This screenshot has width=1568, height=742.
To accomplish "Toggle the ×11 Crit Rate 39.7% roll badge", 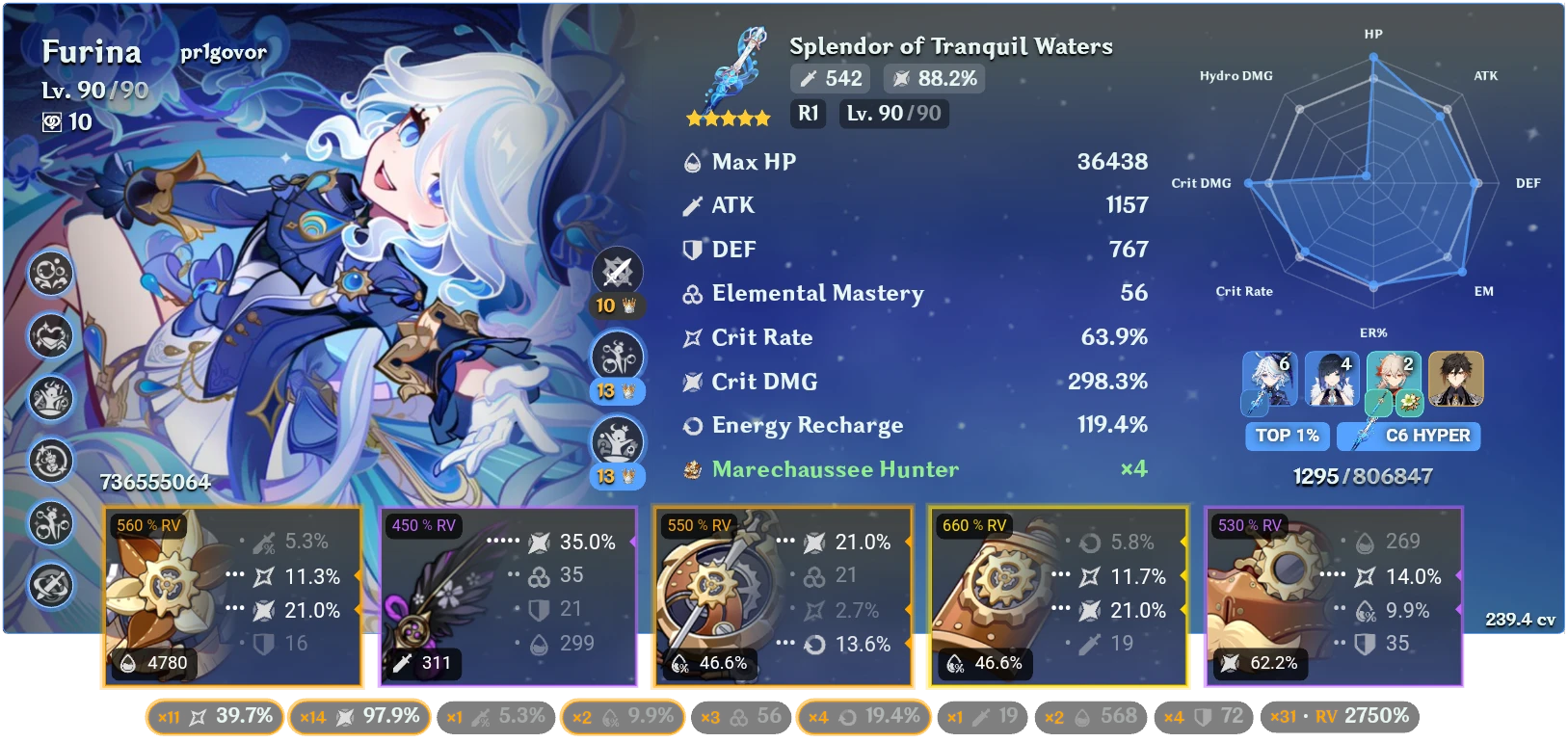I will coord(214,717).
